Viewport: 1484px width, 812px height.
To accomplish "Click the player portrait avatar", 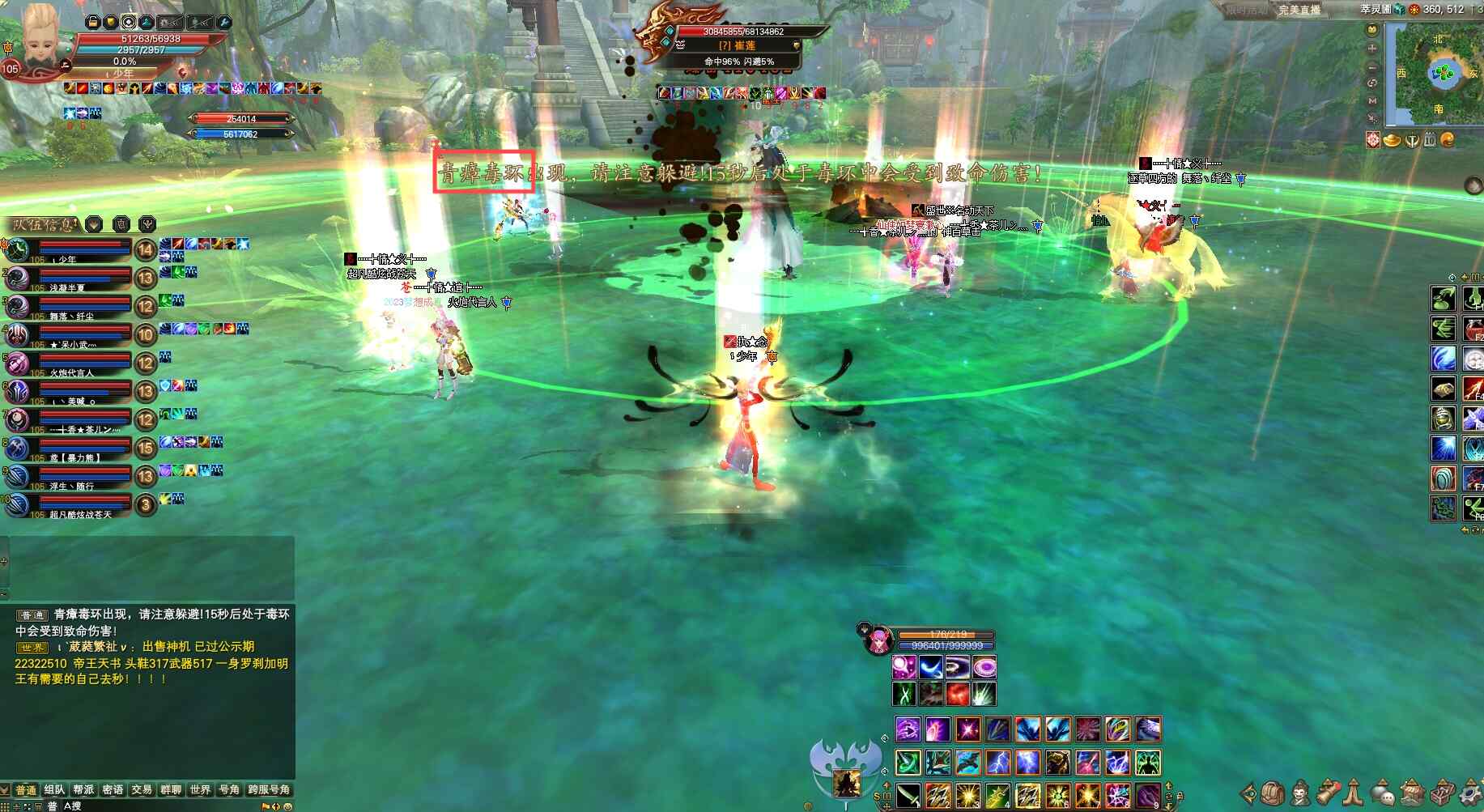I will tap(40, 36).
